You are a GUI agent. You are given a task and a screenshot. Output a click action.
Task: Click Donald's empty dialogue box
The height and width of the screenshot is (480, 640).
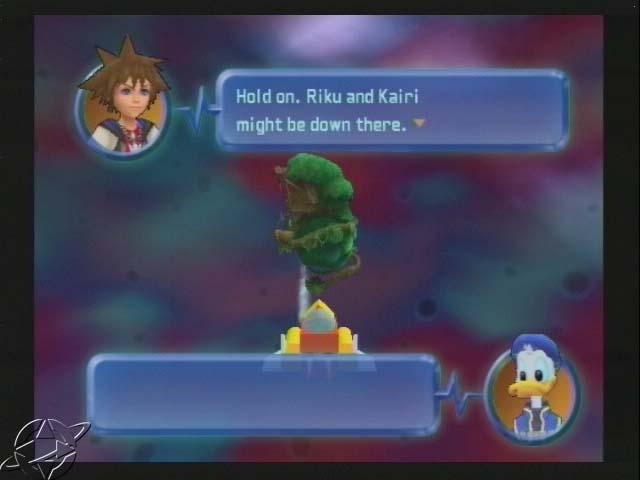(263, 394)
